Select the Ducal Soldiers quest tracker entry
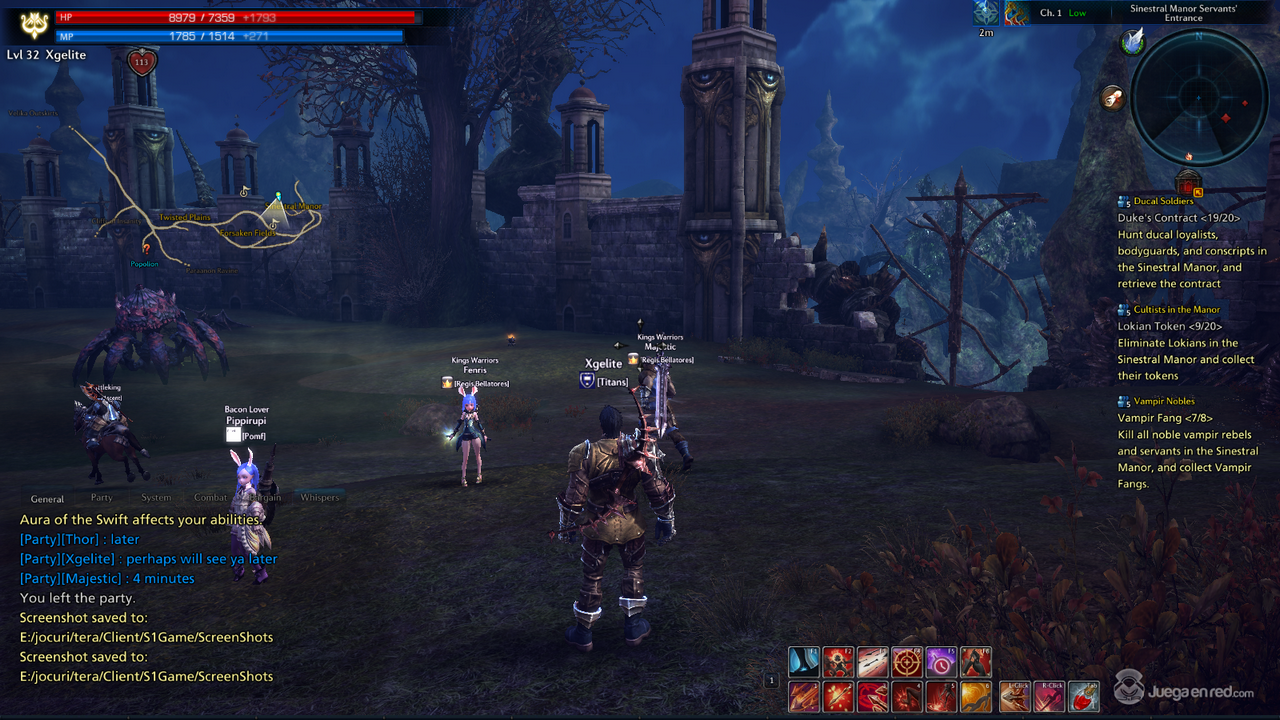 point(1163,201)
